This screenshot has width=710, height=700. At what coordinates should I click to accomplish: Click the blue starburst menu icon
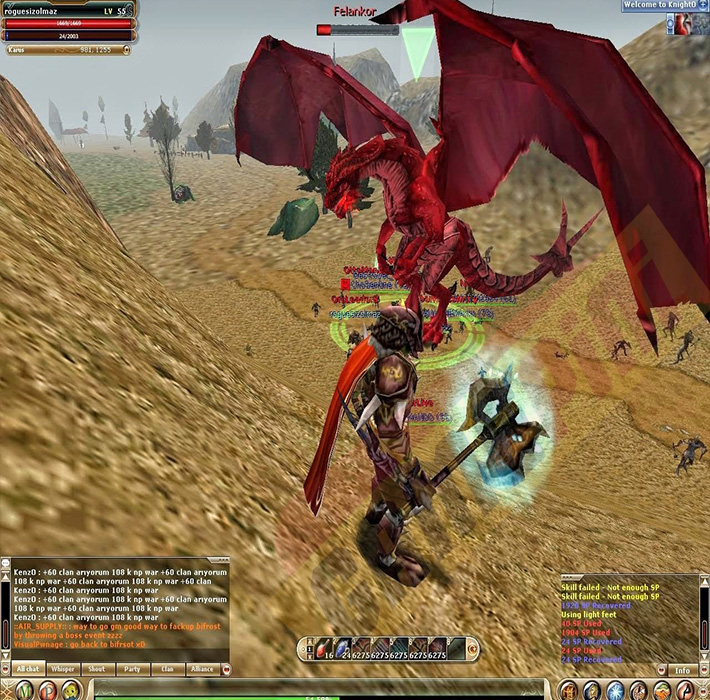tap(617, 690)
